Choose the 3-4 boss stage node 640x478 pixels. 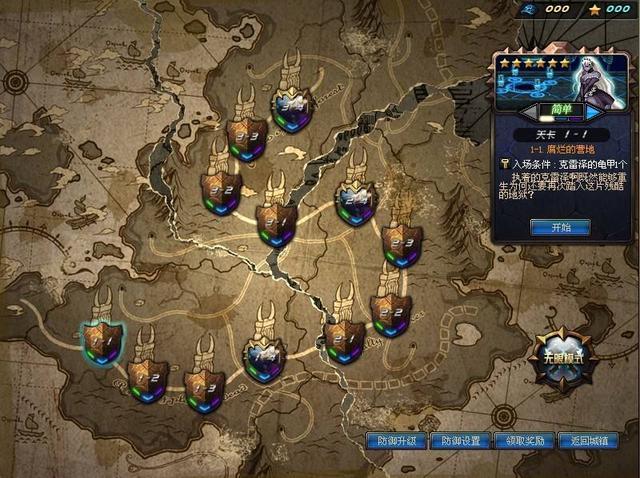pos(293,106)
